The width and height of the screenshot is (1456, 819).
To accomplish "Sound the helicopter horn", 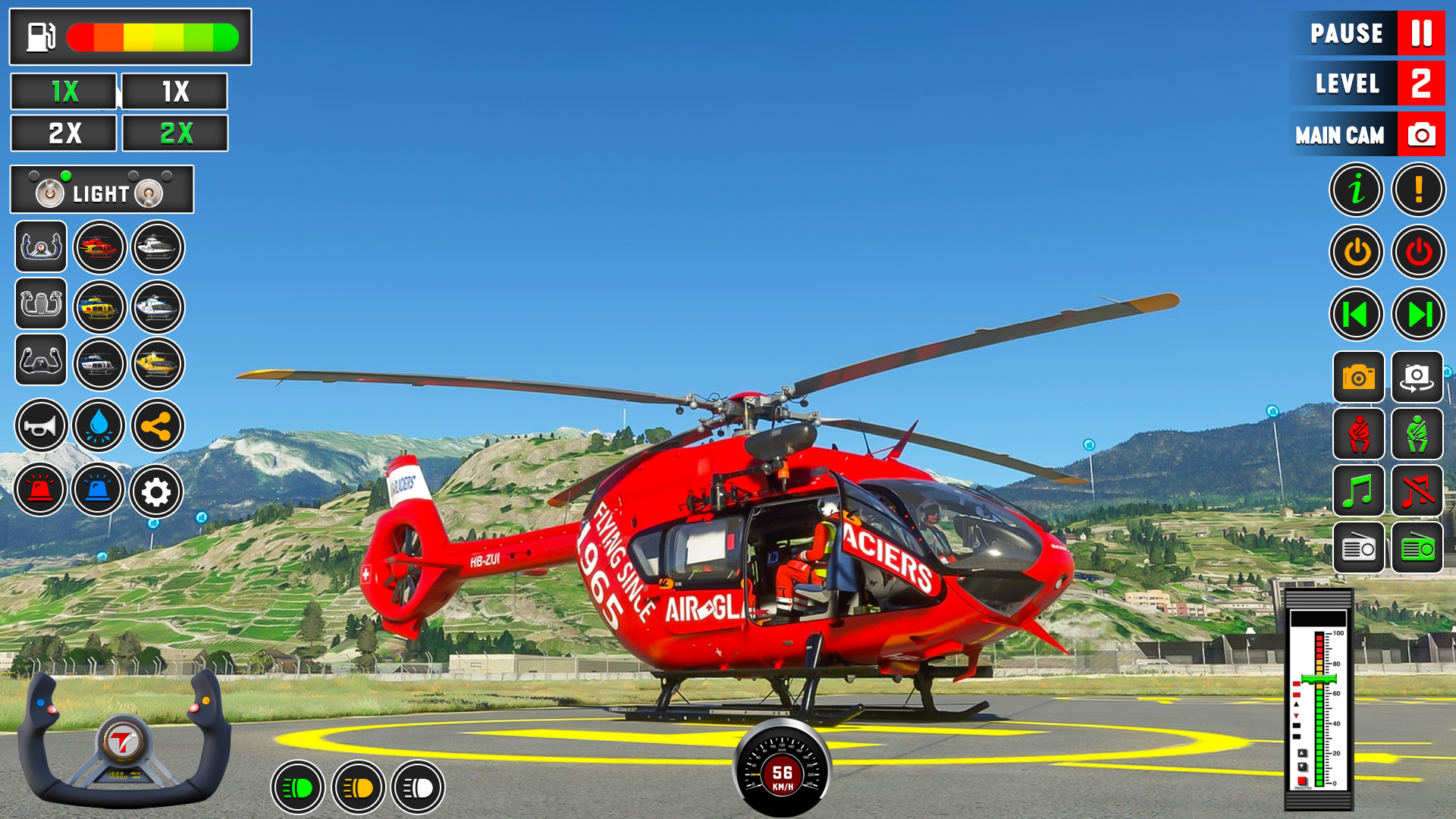I will coord(40,426).
